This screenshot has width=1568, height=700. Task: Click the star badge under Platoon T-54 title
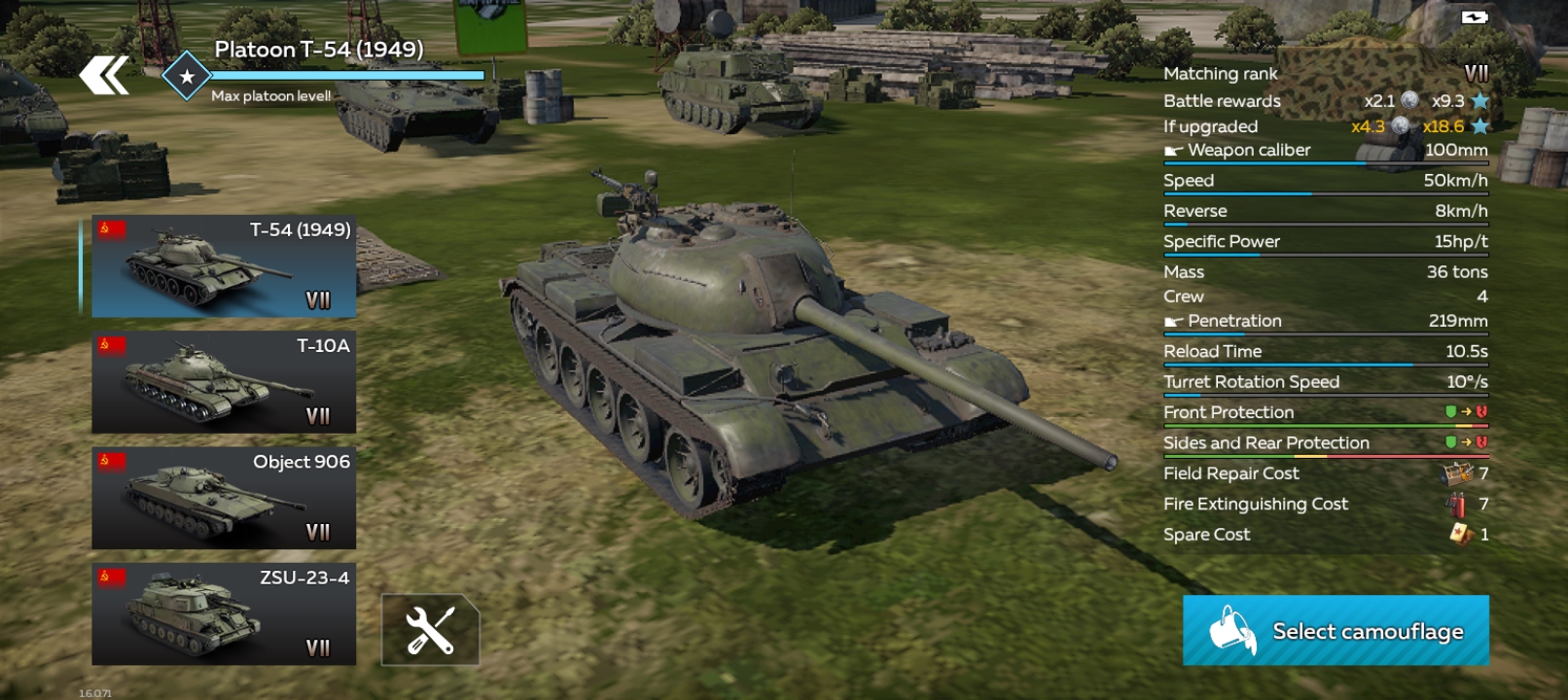(186, 75)
